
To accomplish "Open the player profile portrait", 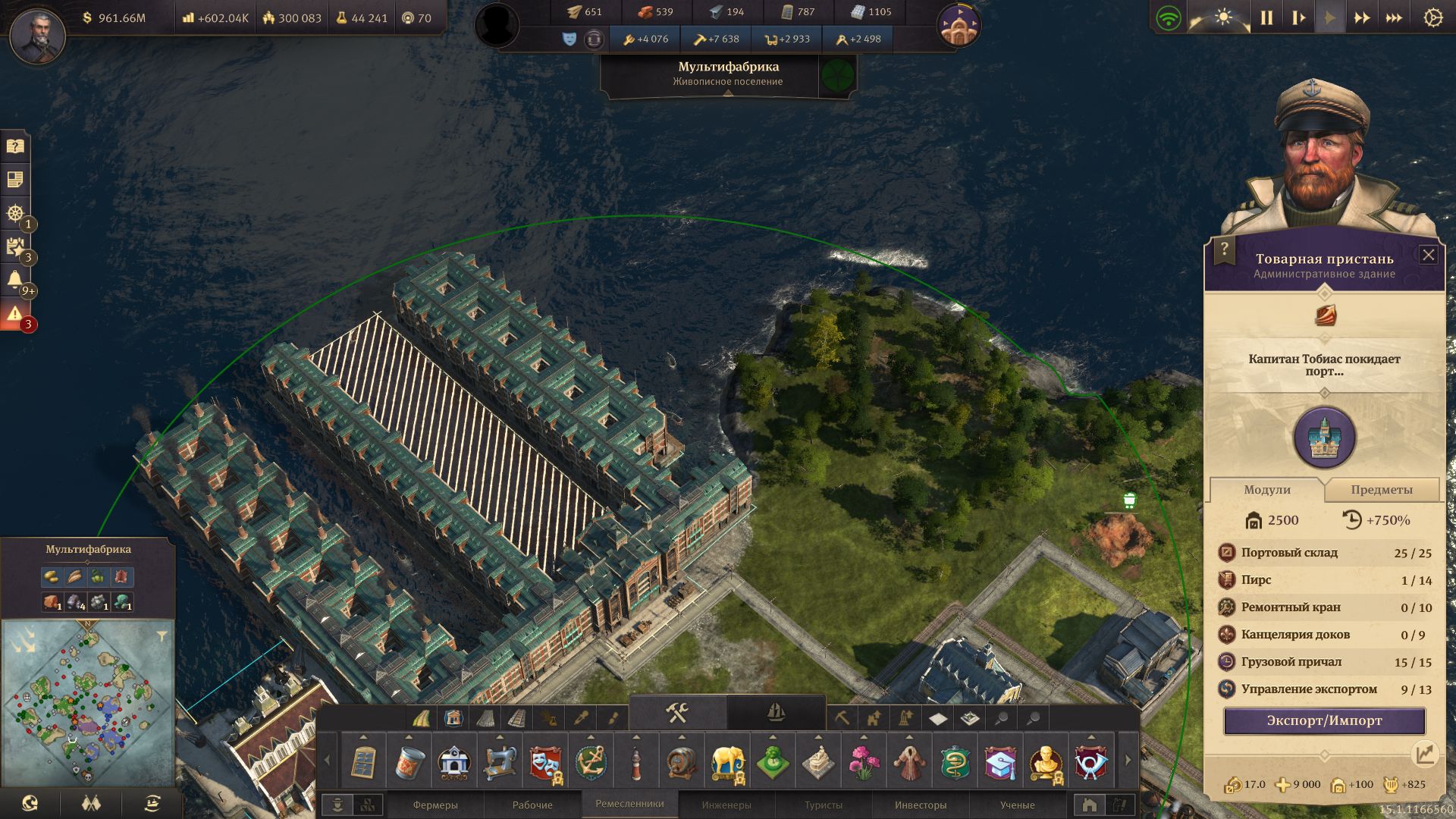I will [x=37, y=35].
